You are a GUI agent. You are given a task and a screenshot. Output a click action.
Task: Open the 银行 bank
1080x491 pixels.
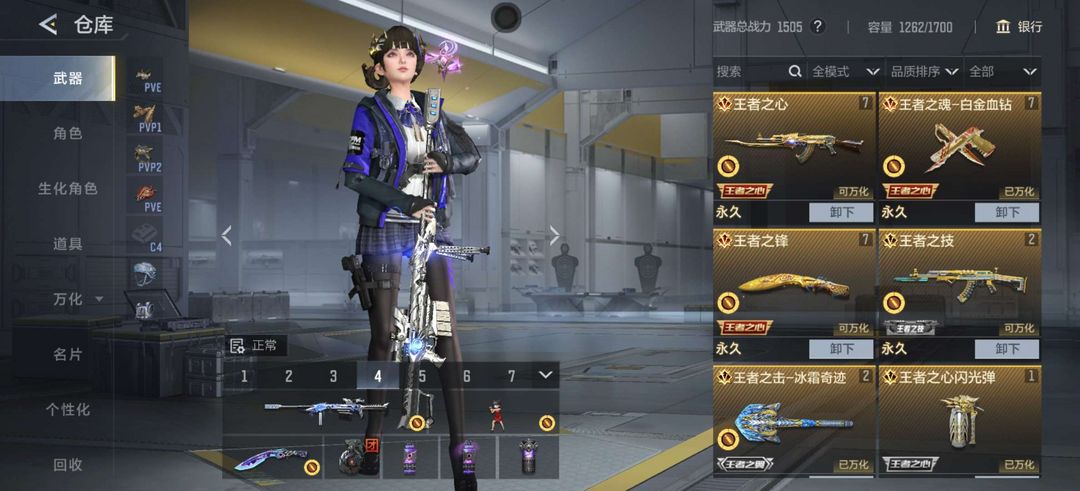[1019, 27]
